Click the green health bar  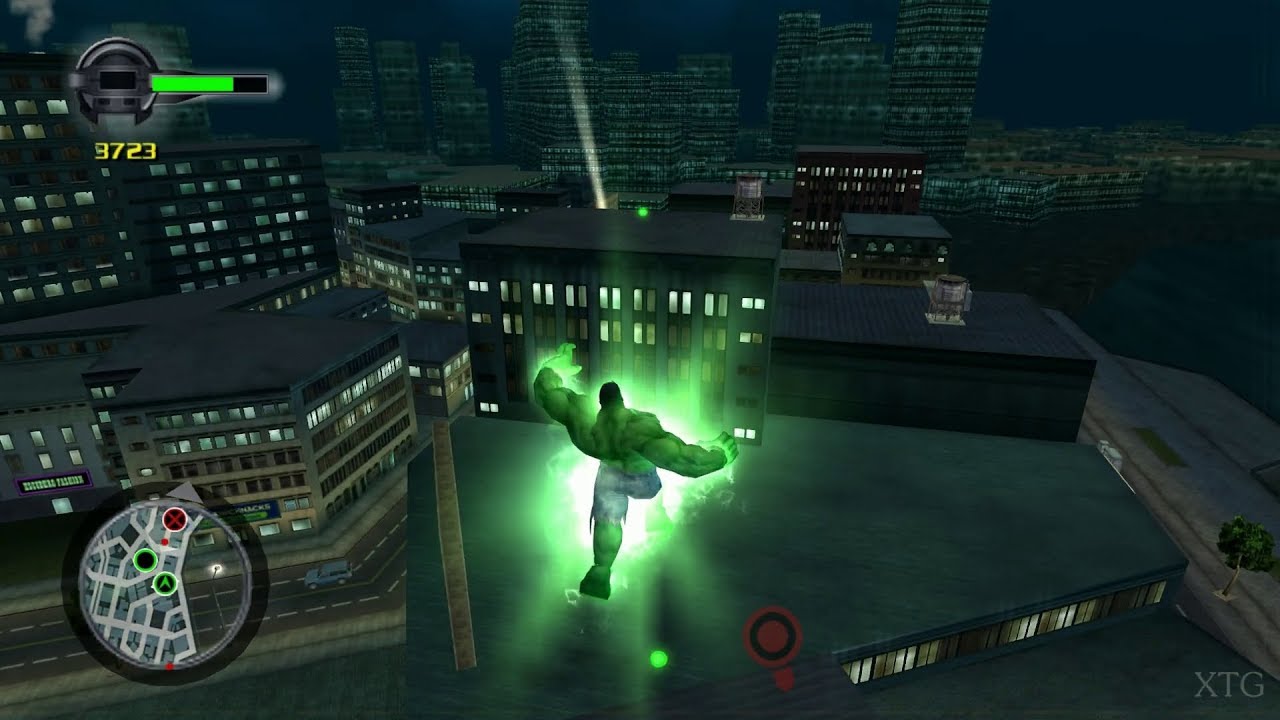[195, 84]
